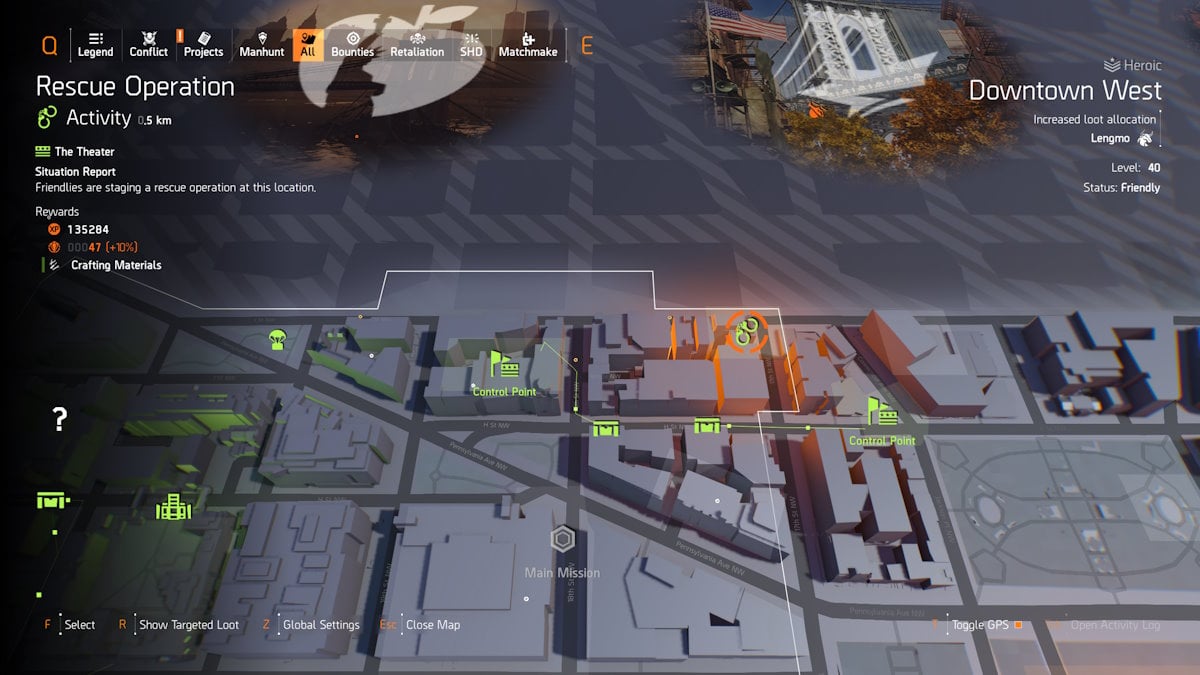Select the green building settlement marker
Screen dimensions: 1200x675
coord(173,507)
